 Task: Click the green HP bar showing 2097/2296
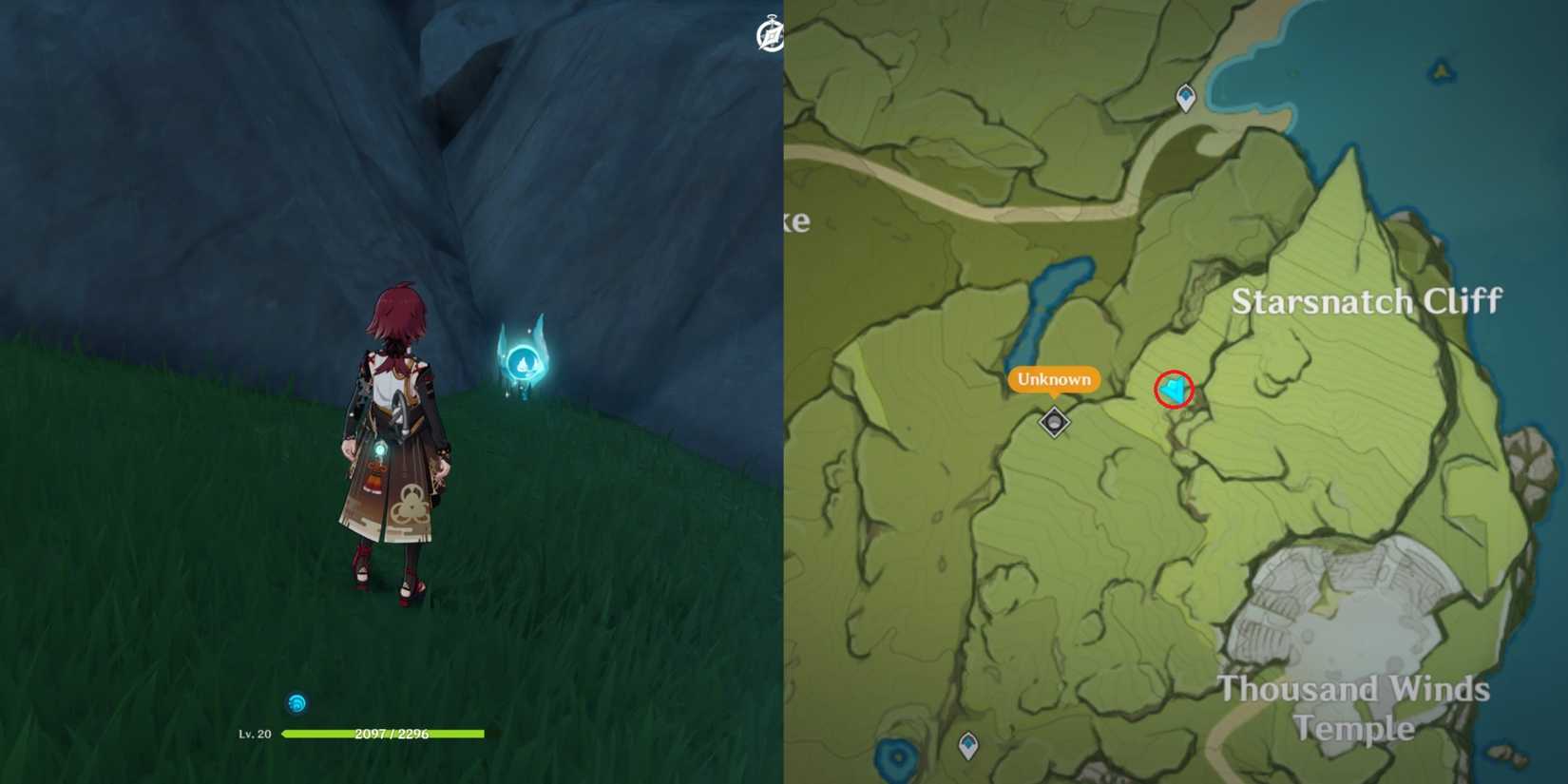[x=380, y=735]
